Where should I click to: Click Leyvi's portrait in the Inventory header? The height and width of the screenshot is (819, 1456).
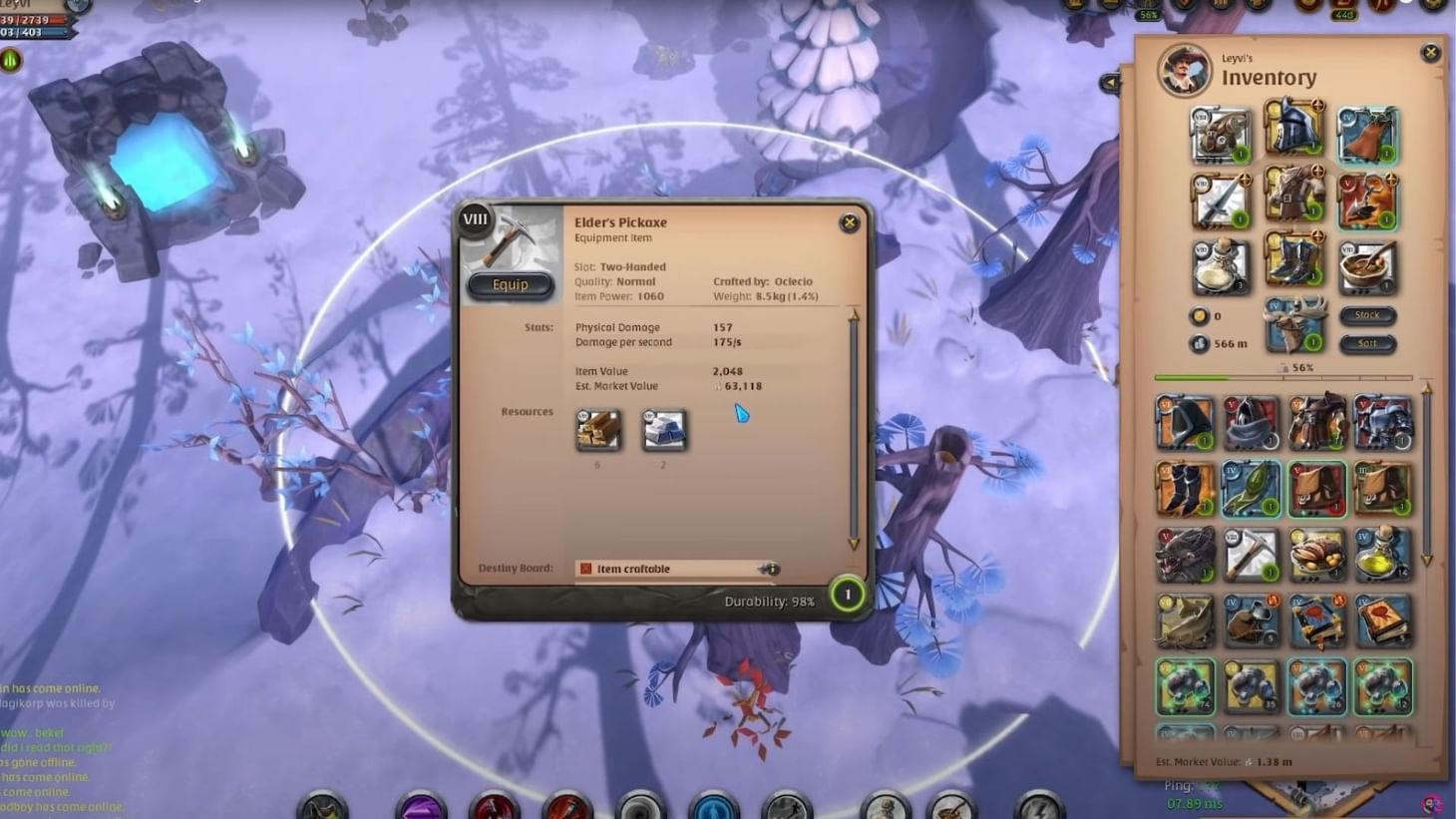tap(1184, 72)
